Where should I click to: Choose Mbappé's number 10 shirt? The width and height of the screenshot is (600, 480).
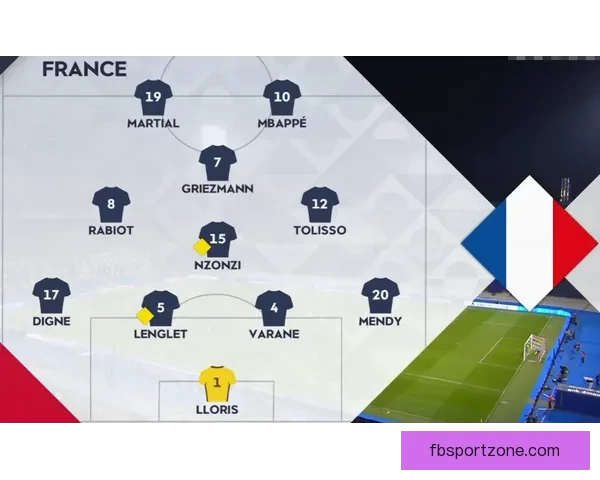(282, 97)
